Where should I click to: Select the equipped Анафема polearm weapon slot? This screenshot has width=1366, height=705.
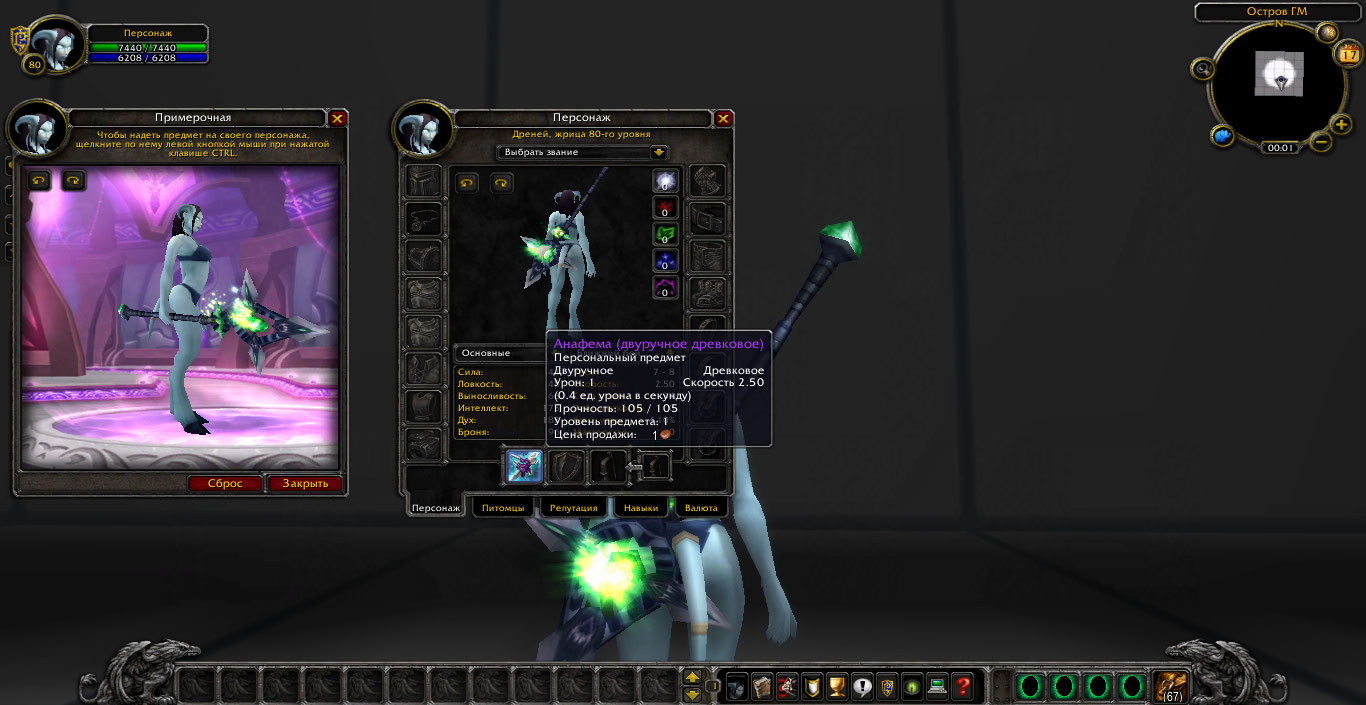tap(524, 467)
